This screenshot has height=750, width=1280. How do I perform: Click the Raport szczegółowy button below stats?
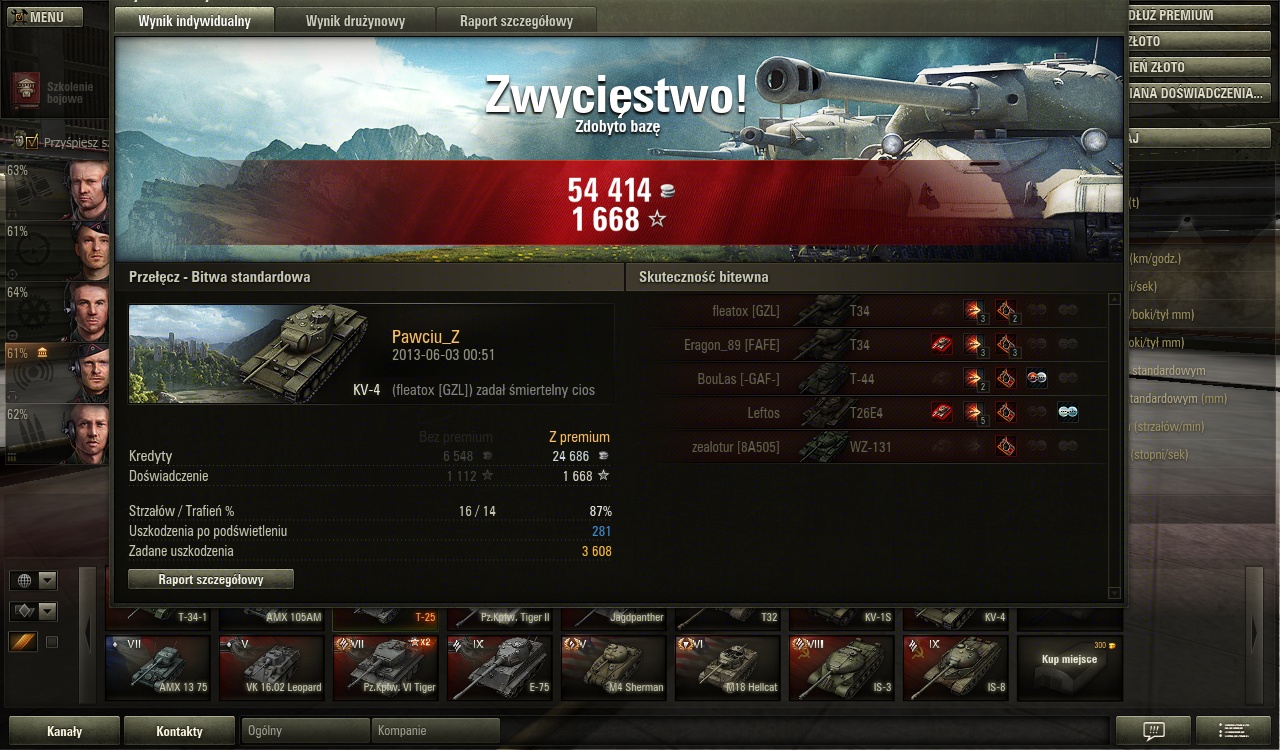click(x=211, y=580)
